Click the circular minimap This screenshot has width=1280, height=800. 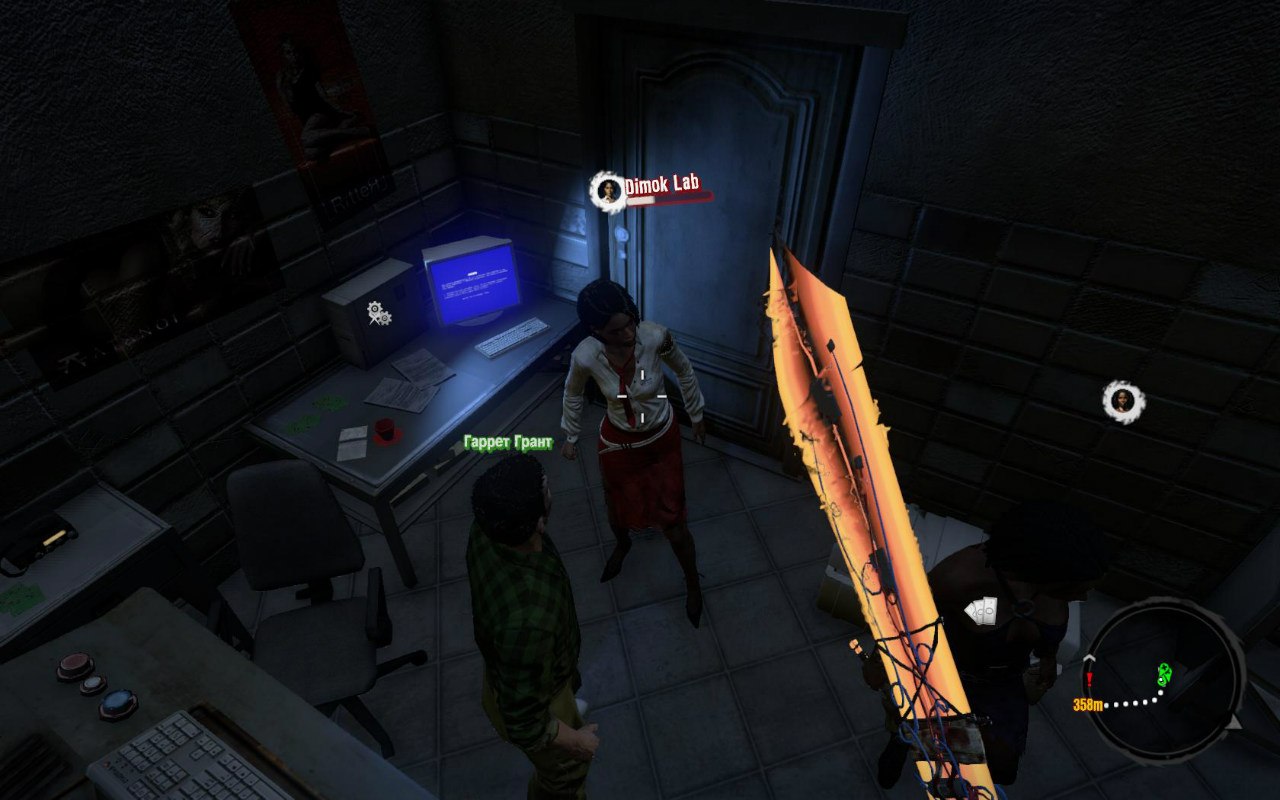click(1163, 680)
